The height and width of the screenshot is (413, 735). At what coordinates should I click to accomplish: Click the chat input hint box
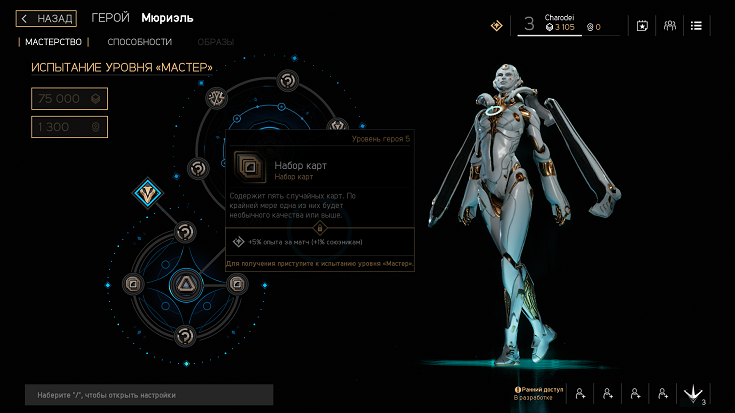[149, 394]
